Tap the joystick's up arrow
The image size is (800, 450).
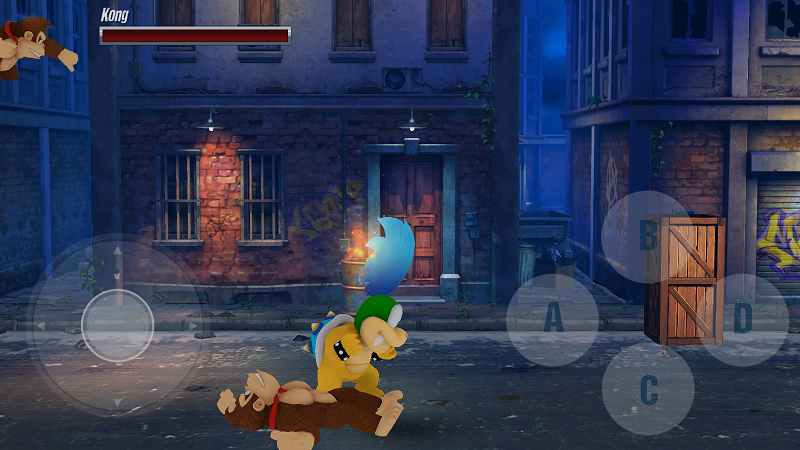pos(117,251)
